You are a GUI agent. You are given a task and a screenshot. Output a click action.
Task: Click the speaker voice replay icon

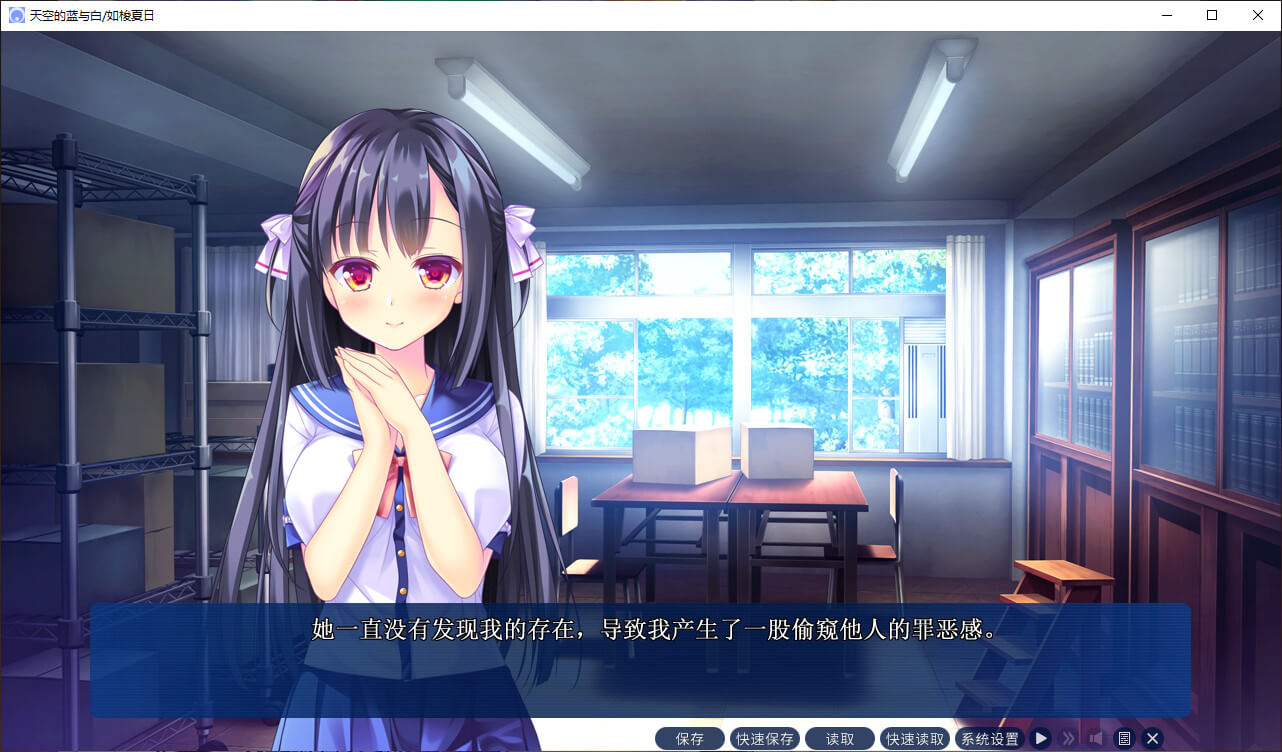point(1096,738)
